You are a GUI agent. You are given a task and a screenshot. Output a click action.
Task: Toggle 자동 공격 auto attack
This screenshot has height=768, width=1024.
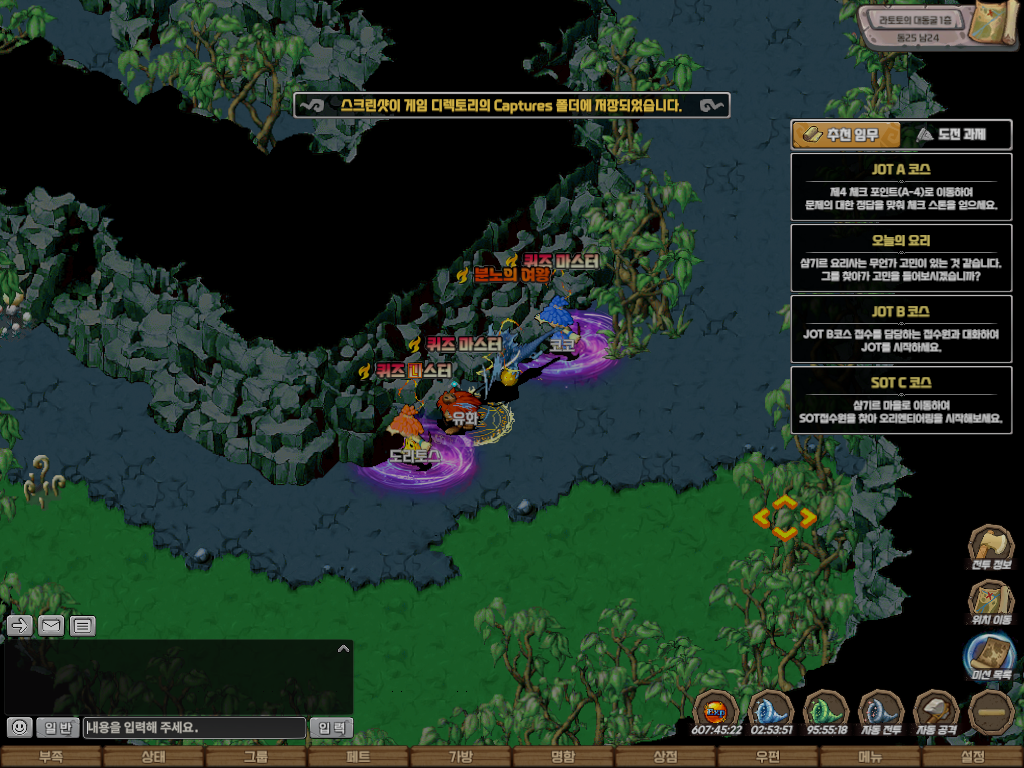click(936, 711)
